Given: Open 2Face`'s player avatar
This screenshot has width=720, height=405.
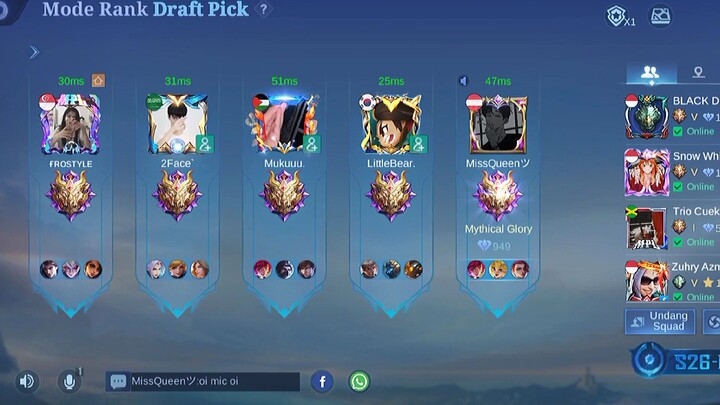Looking at the screenshot, I should pyautogui.click(x=178, y=124).
